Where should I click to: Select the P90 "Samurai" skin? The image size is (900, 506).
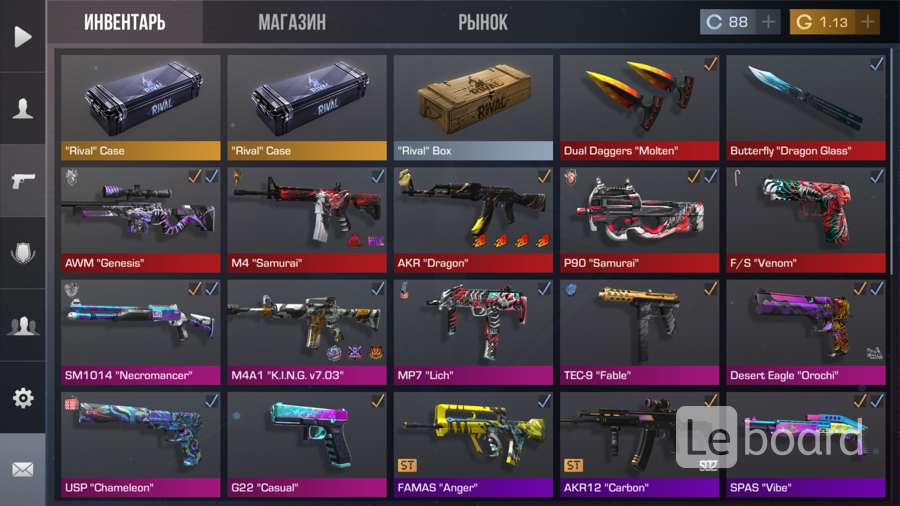coord(639,219)
